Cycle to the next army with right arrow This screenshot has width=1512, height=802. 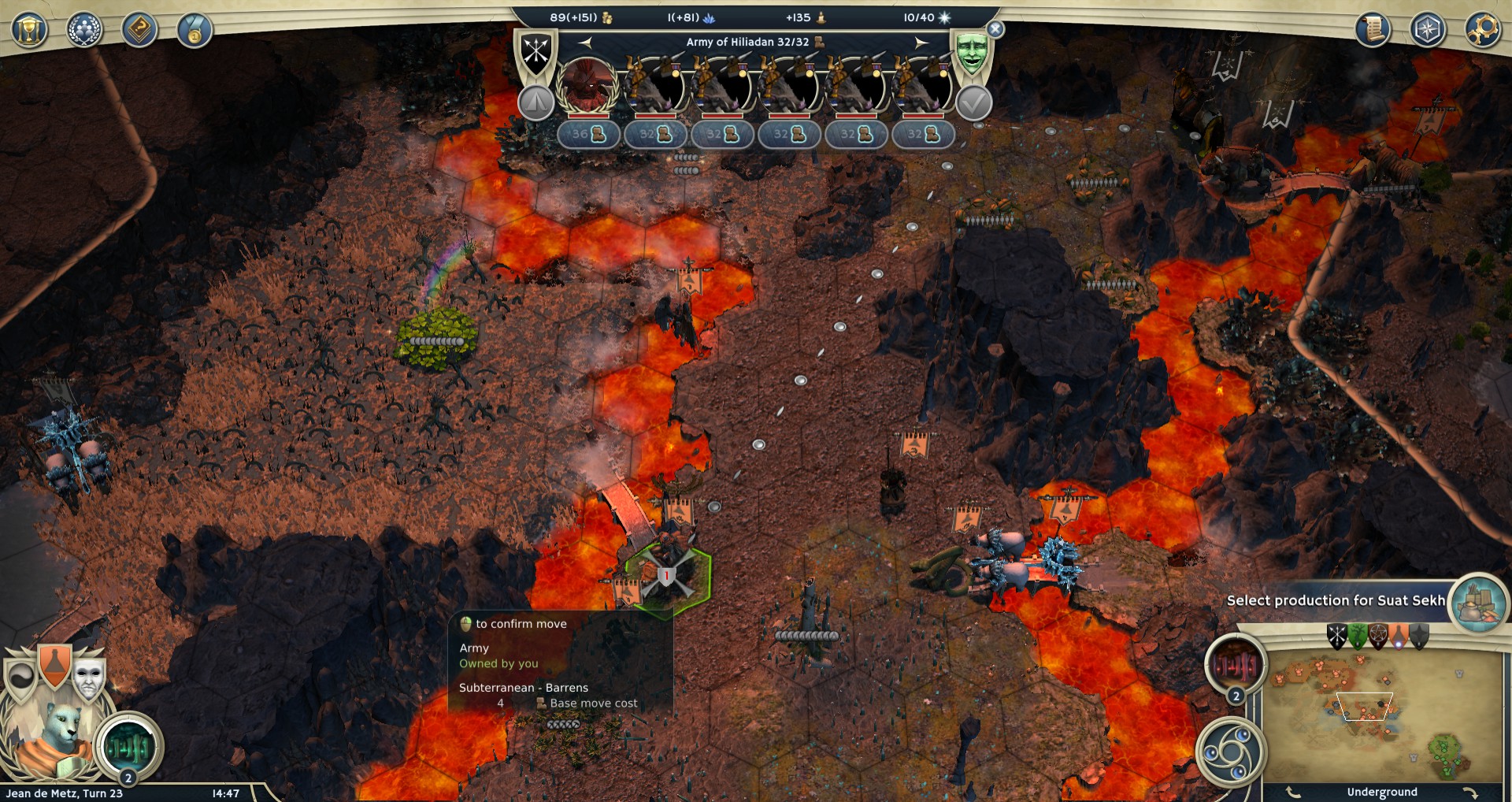pos(921,43)
